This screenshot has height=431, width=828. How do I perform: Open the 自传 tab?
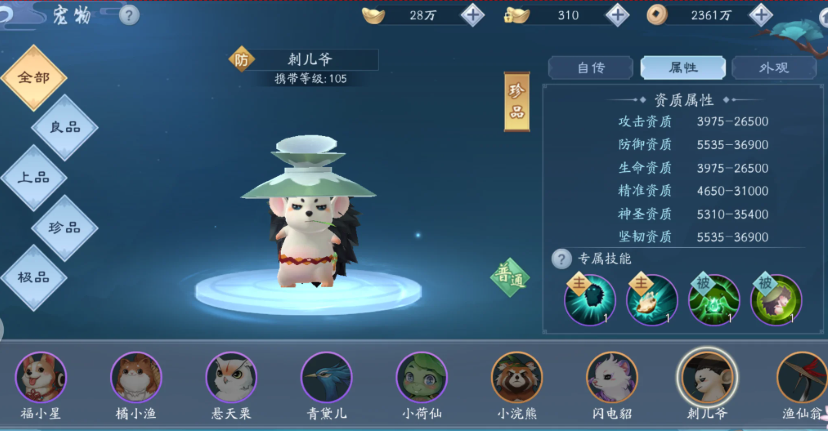tap(590, 68)
